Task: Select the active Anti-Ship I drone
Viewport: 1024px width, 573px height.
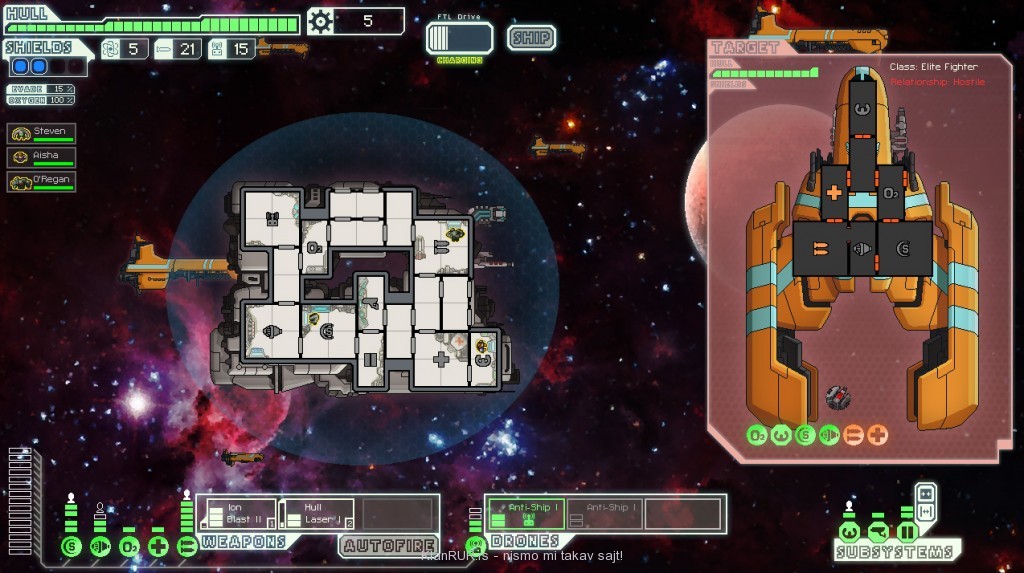Action: 525,514
